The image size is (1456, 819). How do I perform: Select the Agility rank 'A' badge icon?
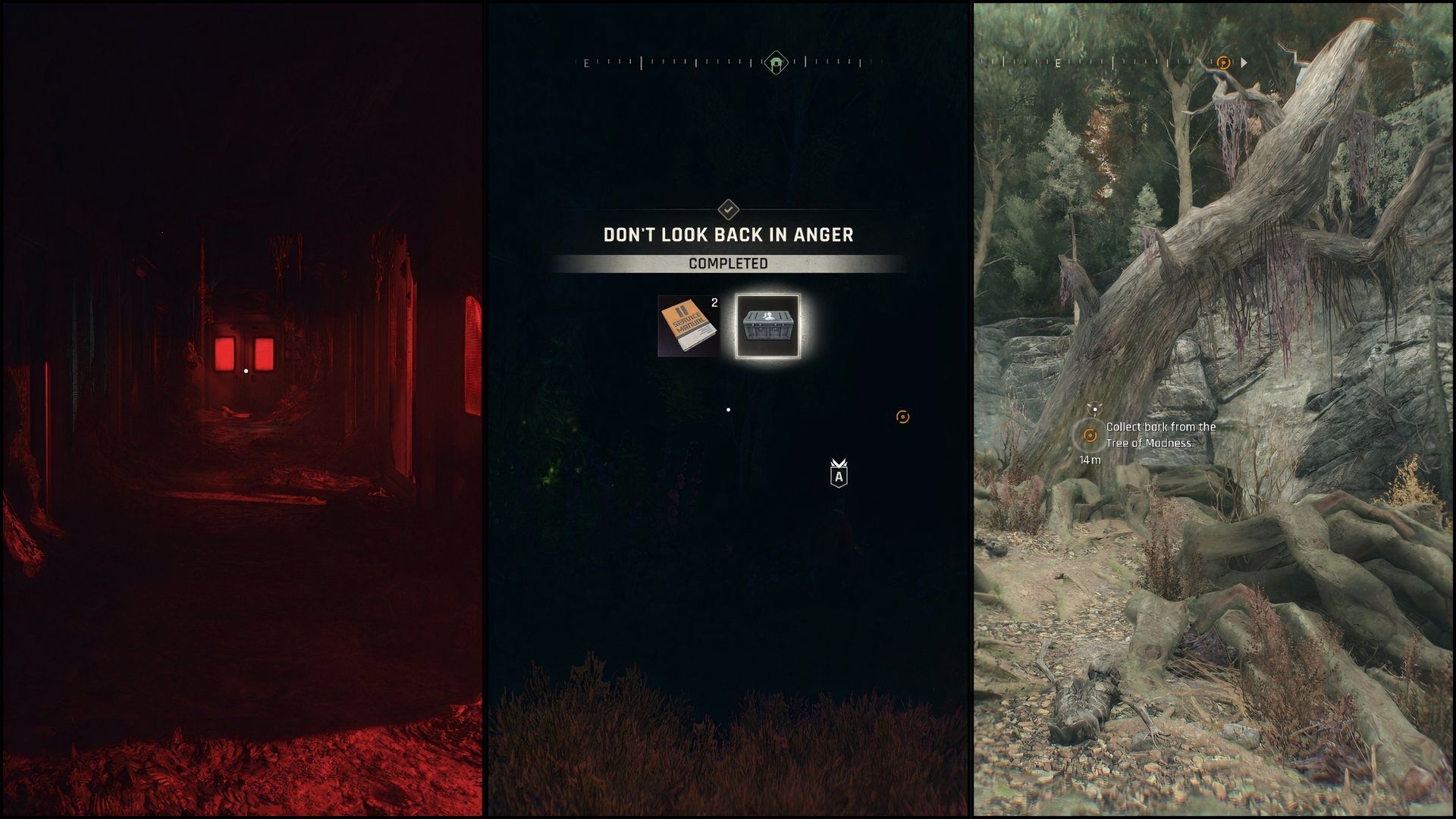click(x=839, y=475)
